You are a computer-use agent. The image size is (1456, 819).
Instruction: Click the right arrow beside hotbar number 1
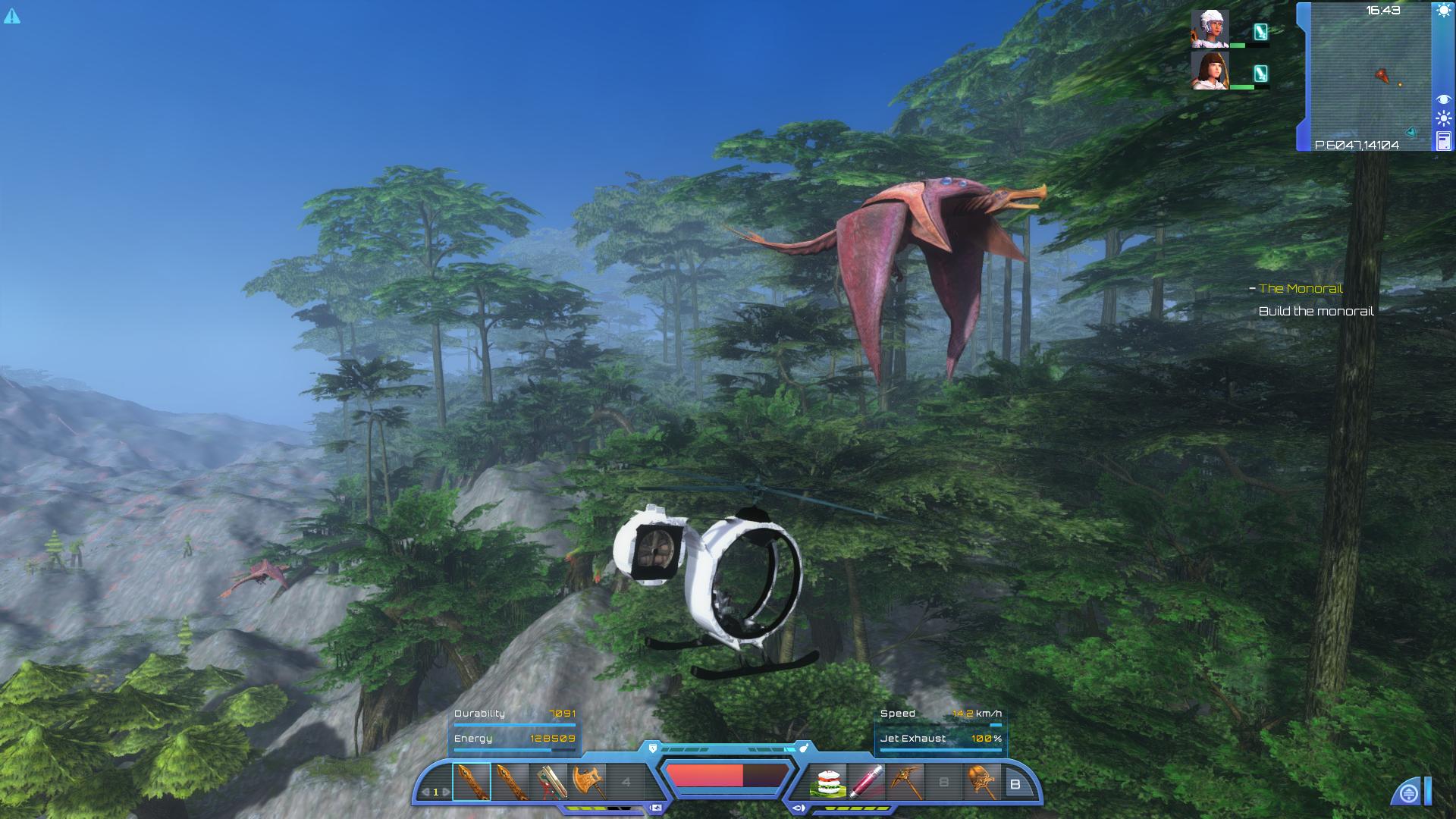(446, 791)
